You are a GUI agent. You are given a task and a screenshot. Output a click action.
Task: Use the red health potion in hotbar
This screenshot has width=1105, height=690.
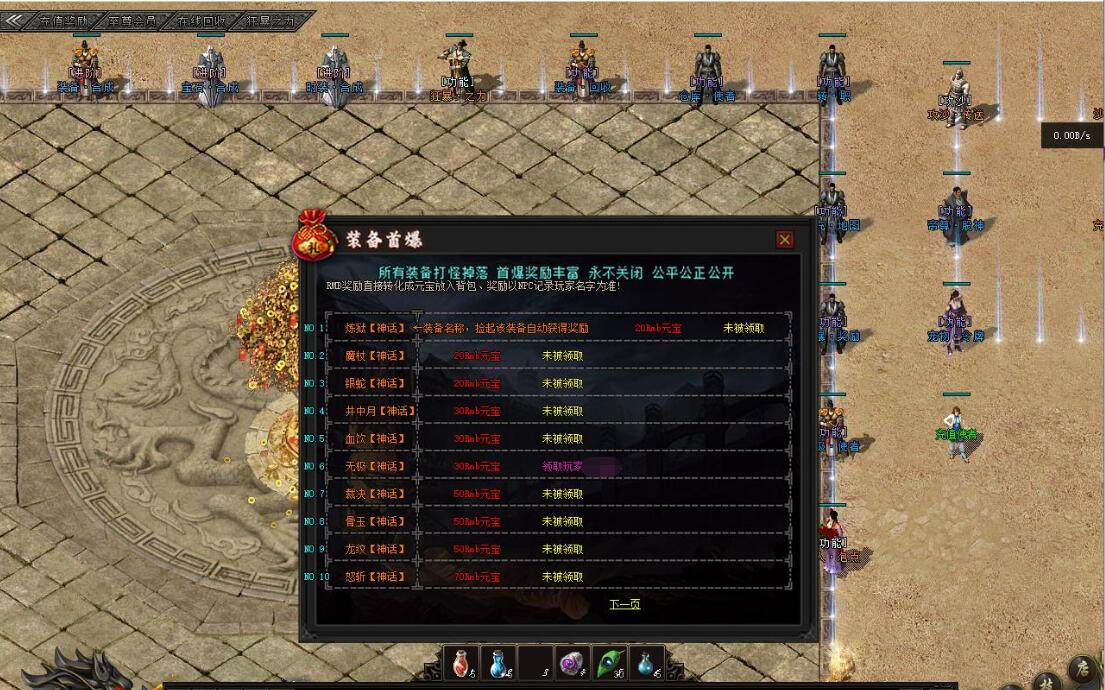(461, 662)
